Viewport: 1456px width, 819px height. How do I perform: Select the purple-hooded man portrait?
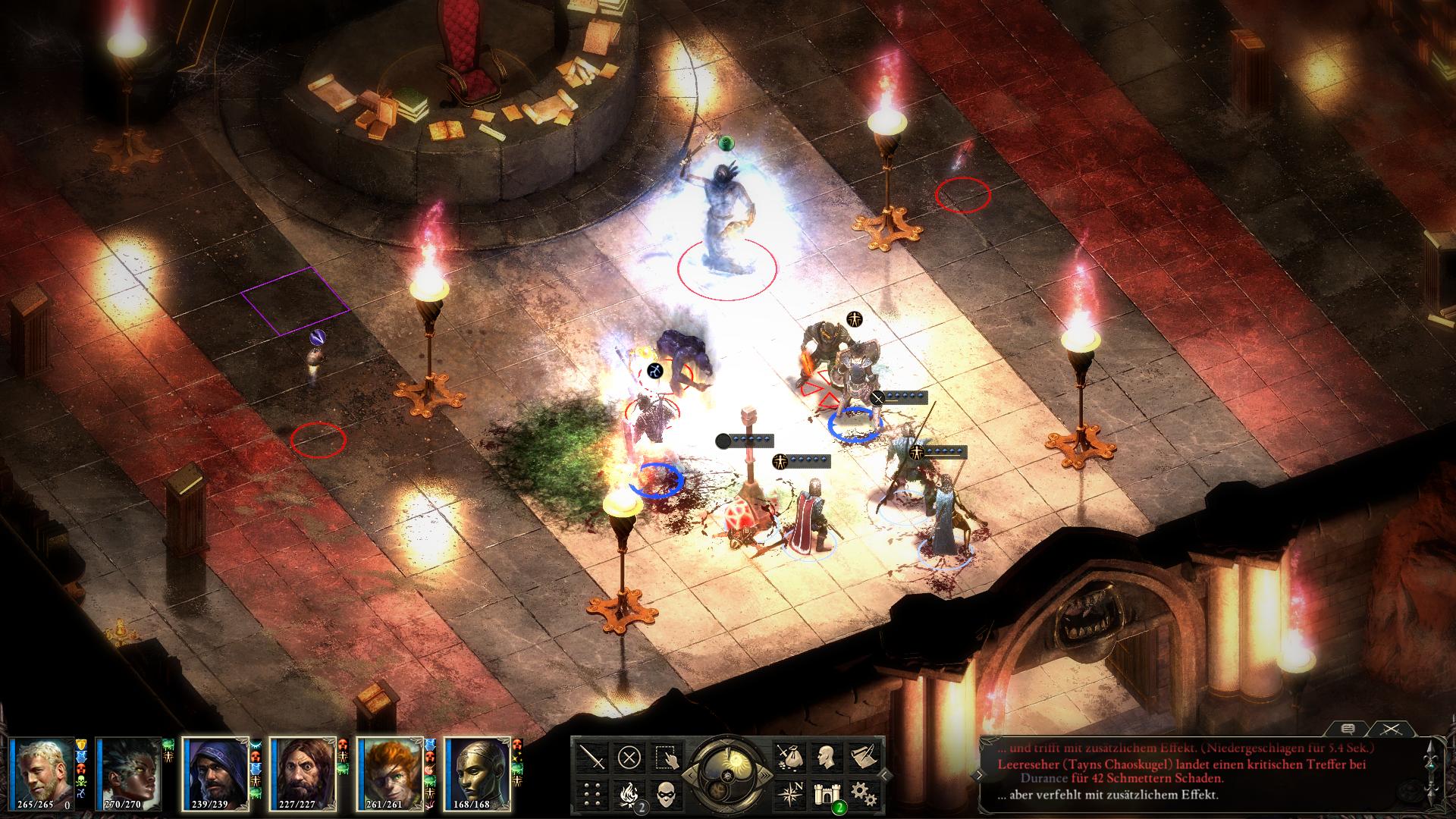pyautogui.click(x=215, y=774)
